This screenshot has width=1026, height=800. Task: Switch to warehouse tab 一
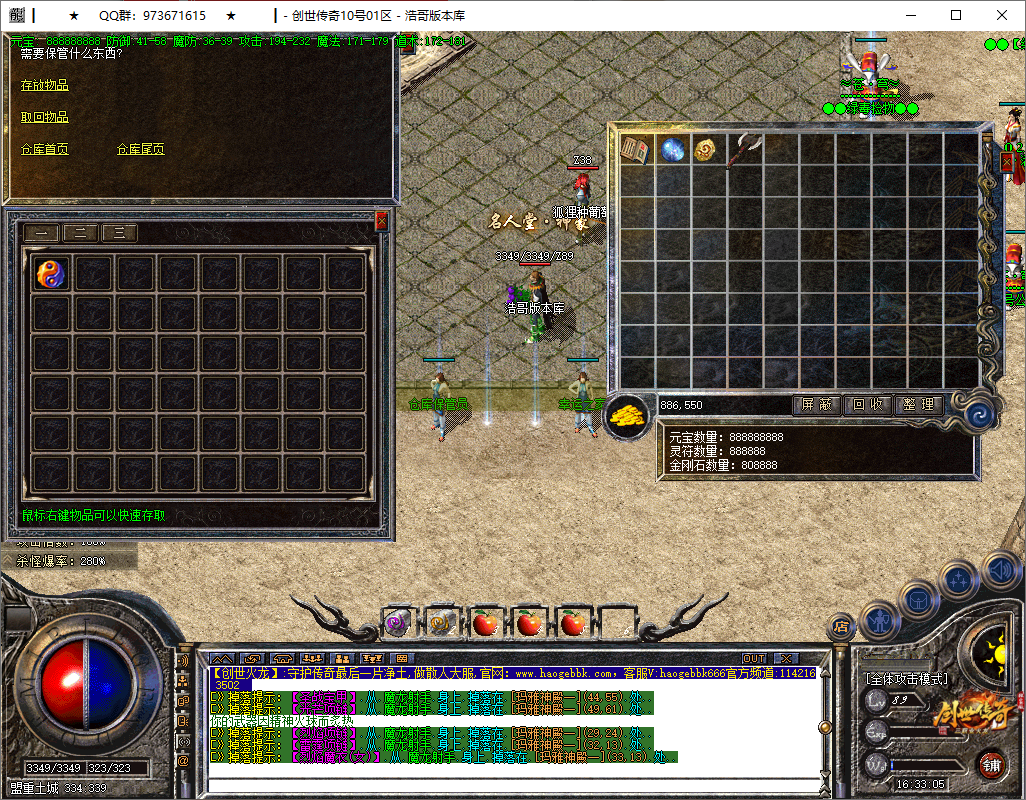(x=42, y=233)
